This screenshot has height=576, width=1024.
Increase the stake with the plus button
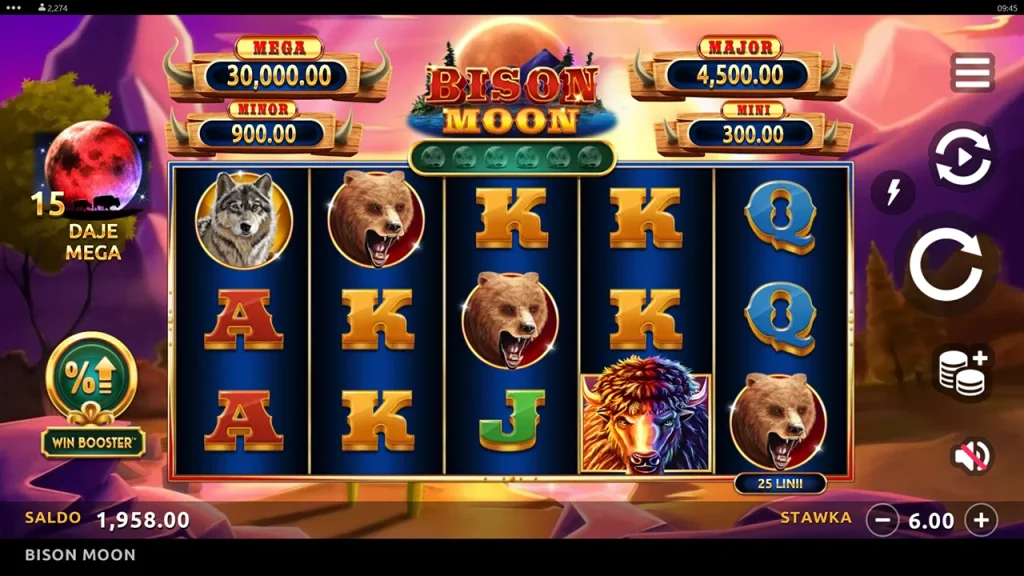tap(982, 520)
